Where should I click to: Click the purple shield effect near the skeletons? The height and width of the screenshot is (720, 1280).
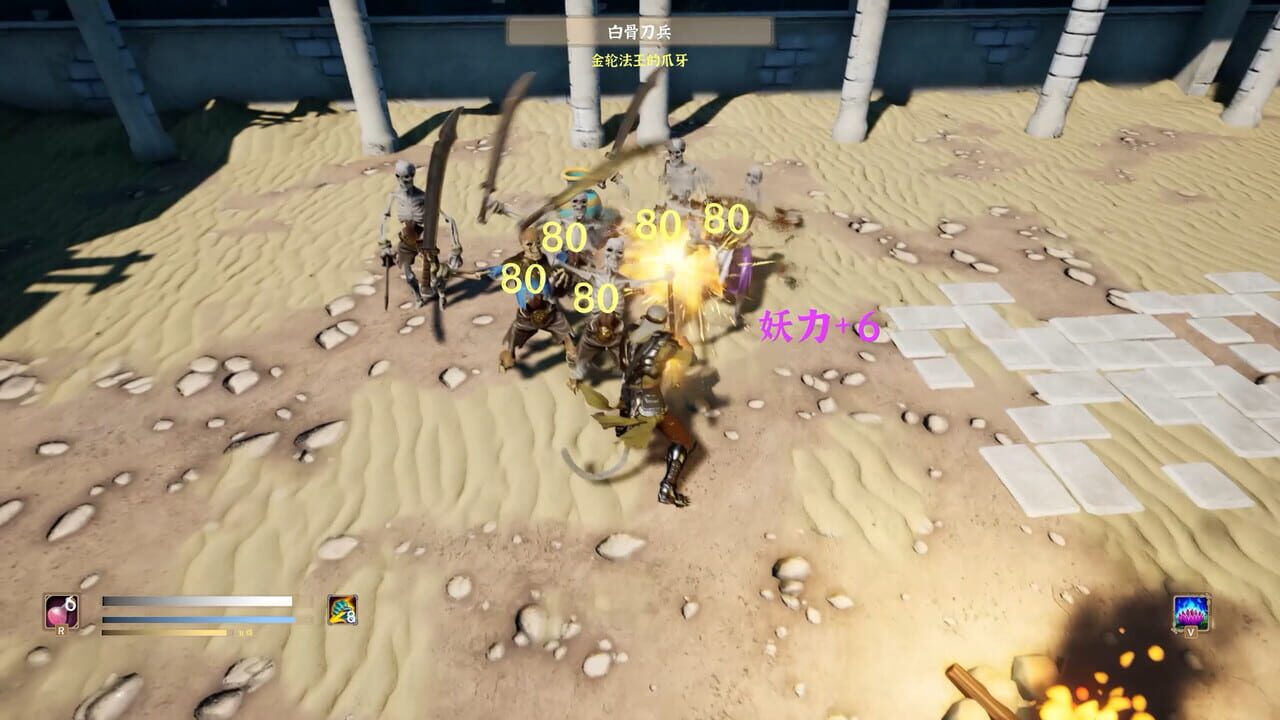pyautogui.click(x=740, y=268)
